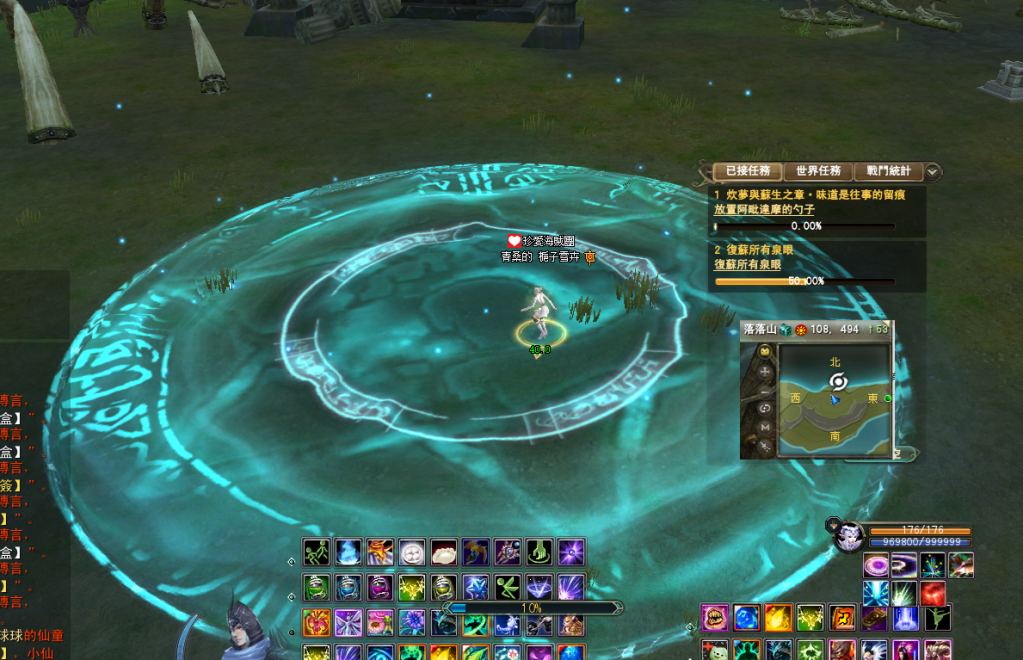Show the 戰鬥統計 combat statistics tab

[x=889, y=172]
